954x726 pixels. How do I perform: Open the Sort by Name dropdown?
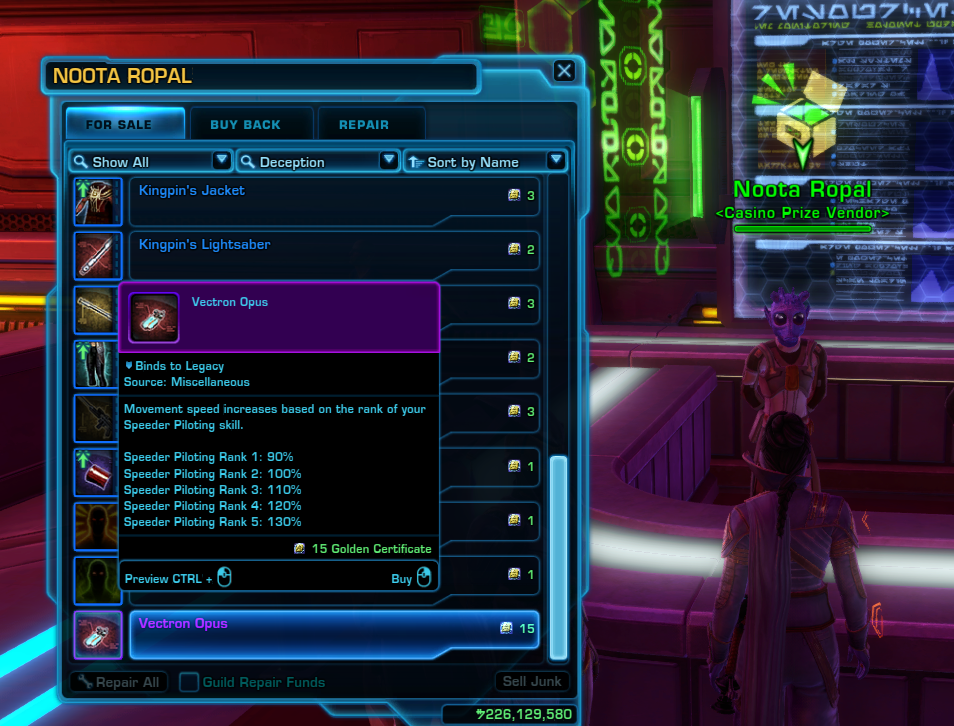click(x=485, y=161)
